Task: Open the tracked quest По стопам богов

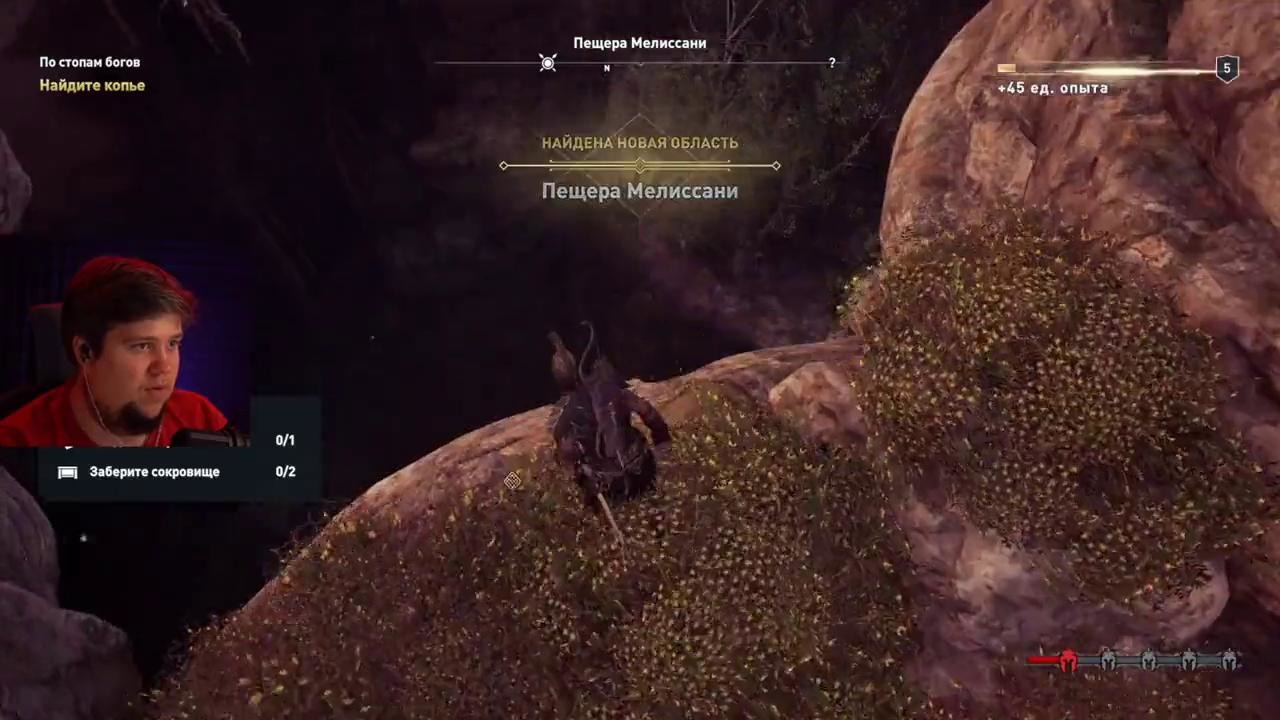Action: [89, 62]
